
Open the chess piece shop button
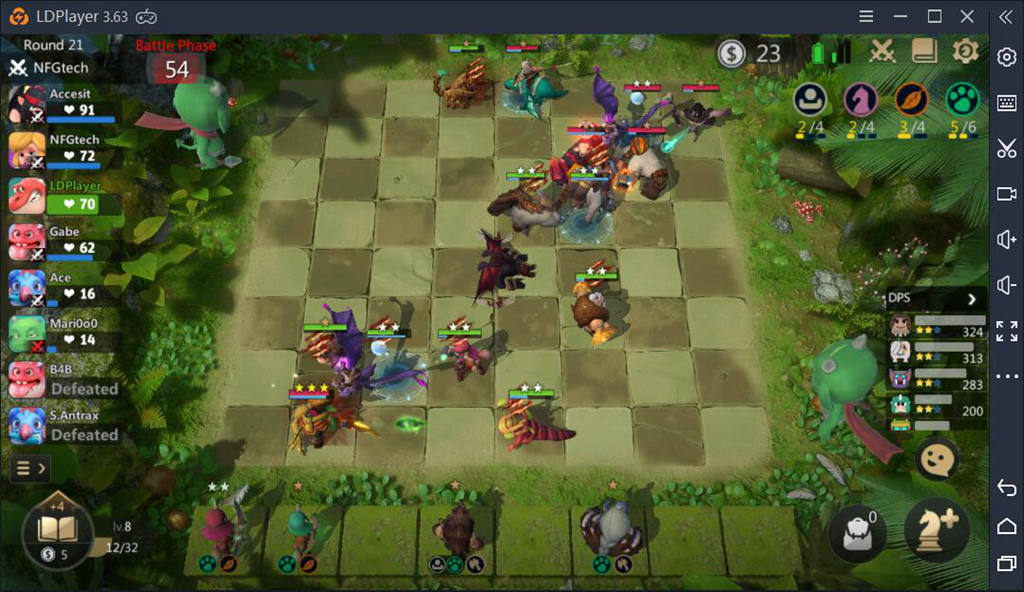click(x=936, y=530)
